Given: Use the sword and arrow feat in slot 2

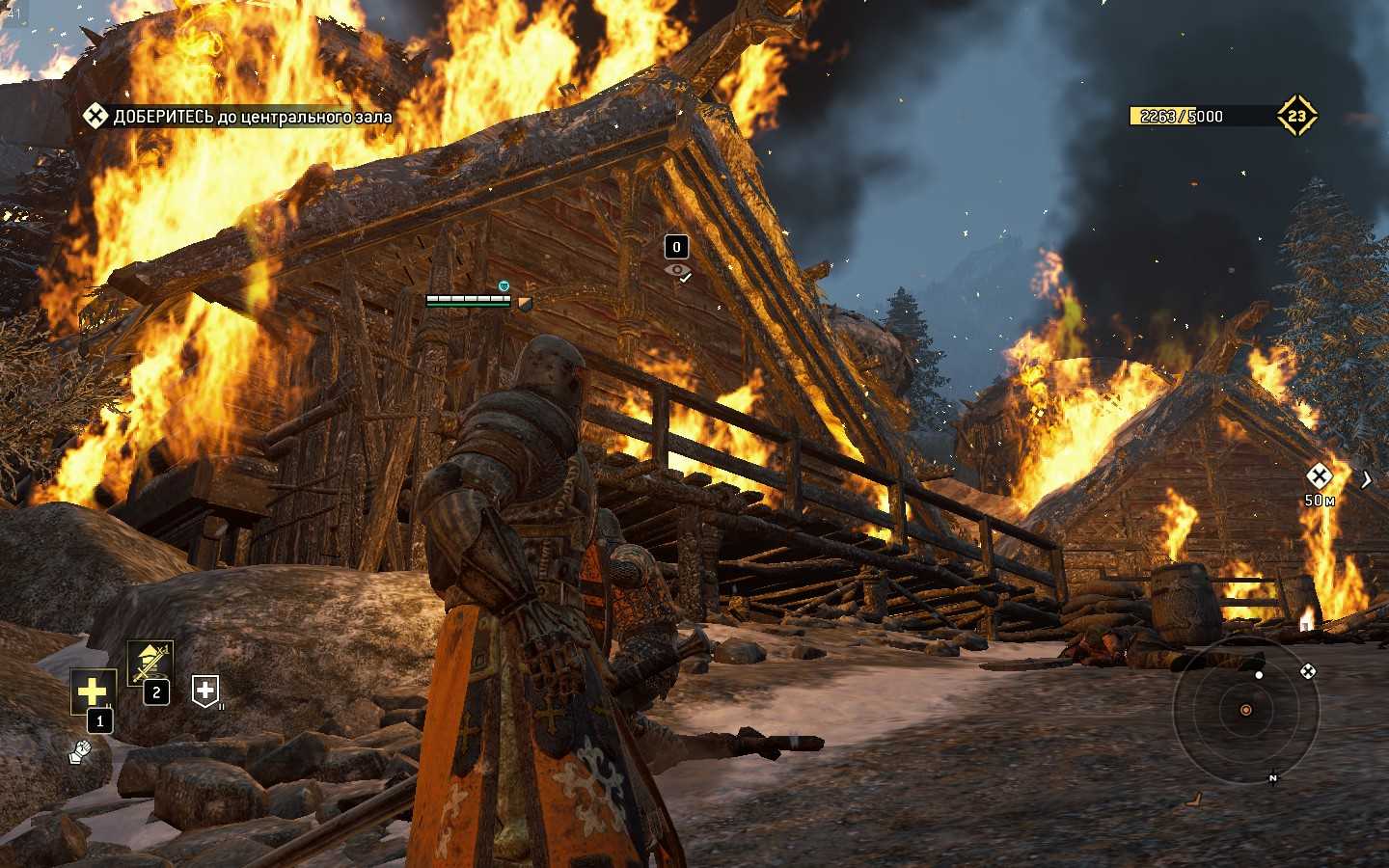Looking at the screenshot, I should [150, 663].
